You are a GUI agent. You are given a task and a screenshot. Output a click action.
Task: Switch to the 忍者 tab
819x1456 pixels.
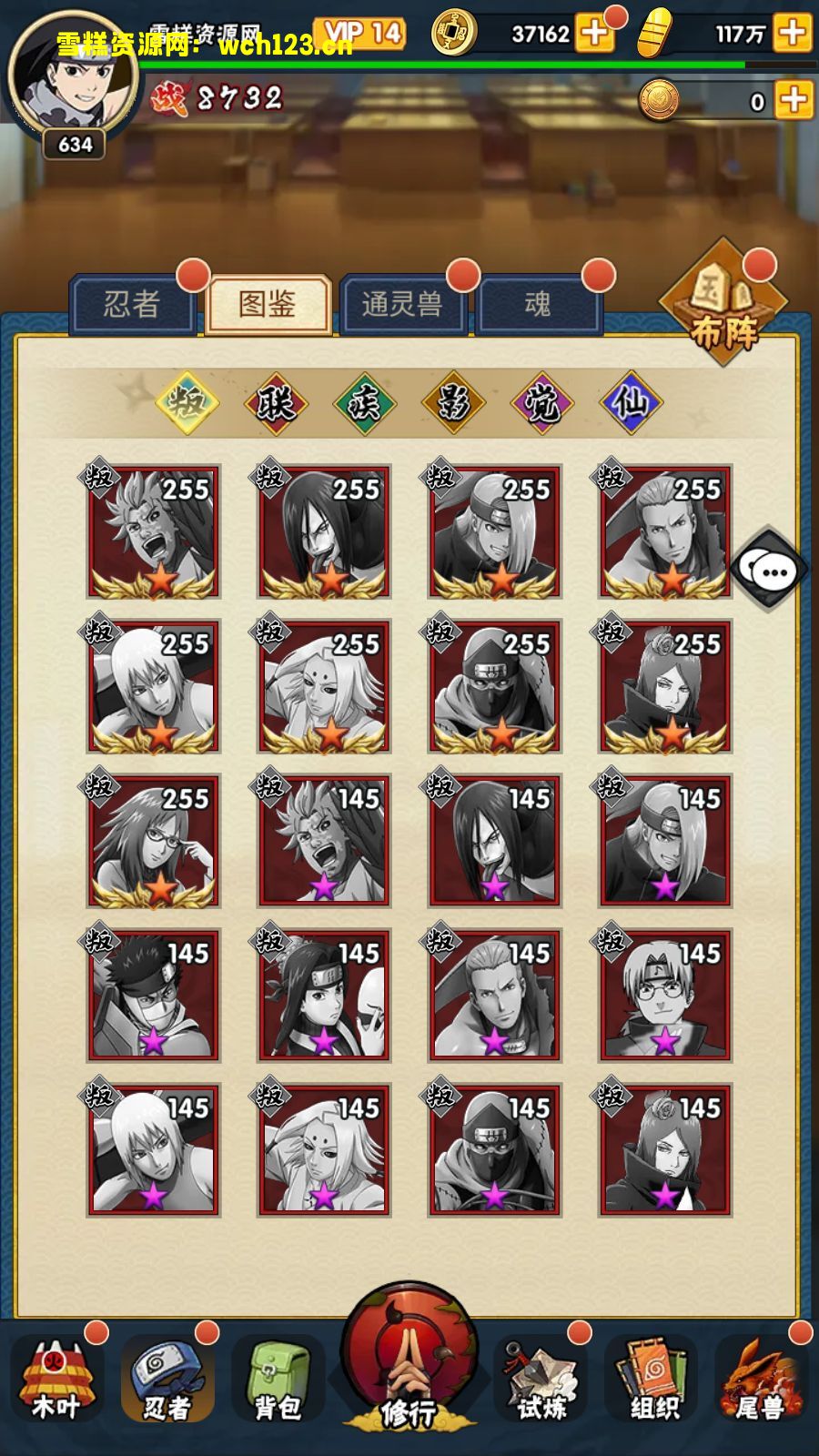pyautogui.click(x=133, y=304)
